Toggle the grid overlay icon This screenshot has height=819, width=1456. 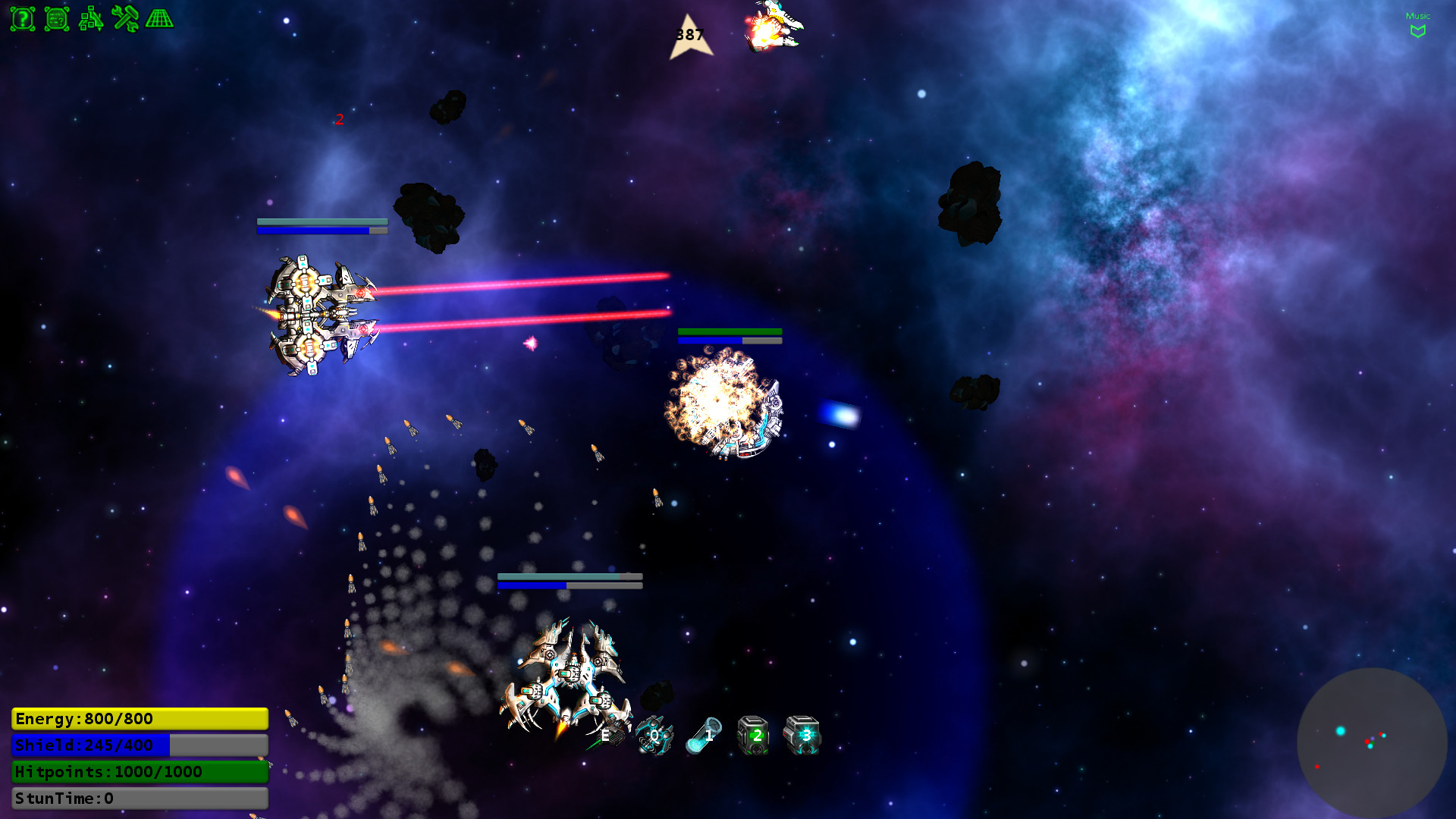coord(160,20)
